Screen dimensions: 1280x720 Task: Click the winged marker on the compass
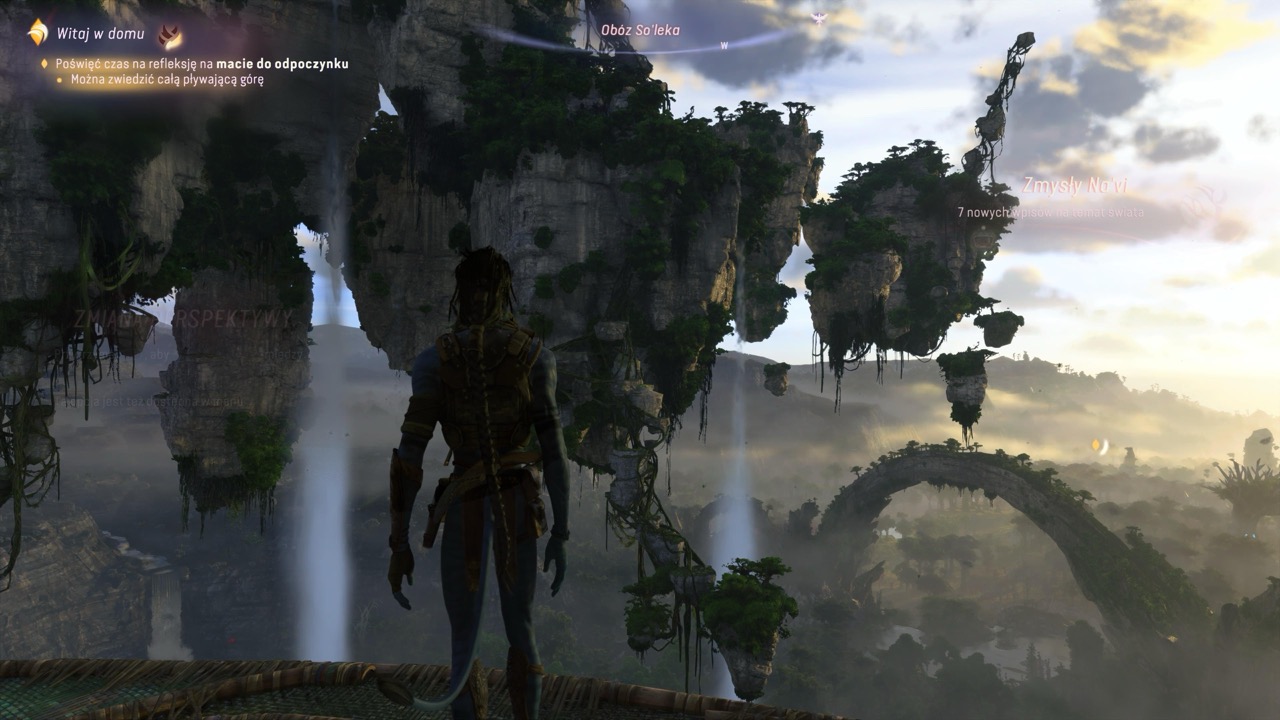pos(819,17)
